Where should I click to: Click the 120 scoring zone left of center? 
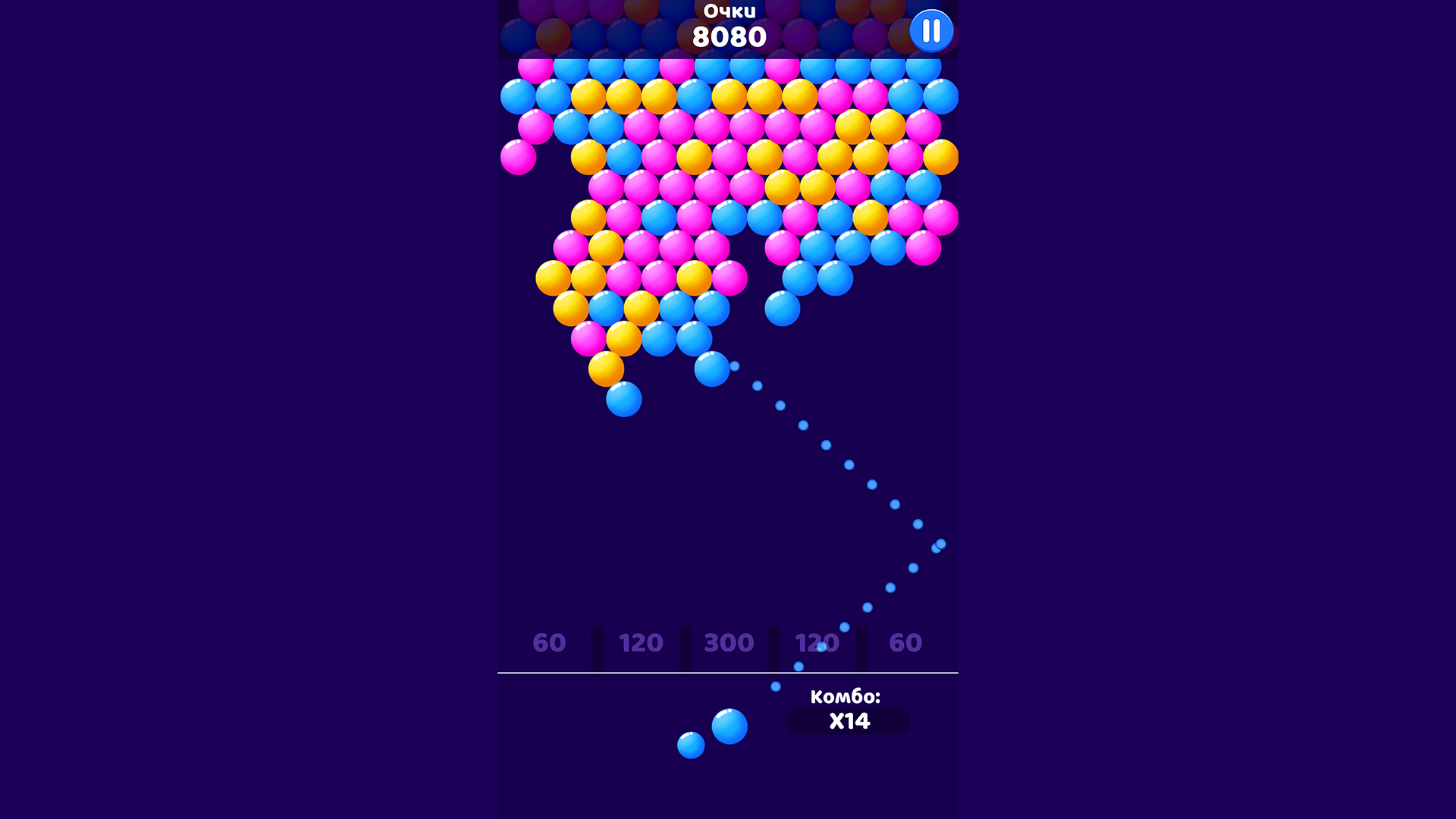click(x=639, y=643)
